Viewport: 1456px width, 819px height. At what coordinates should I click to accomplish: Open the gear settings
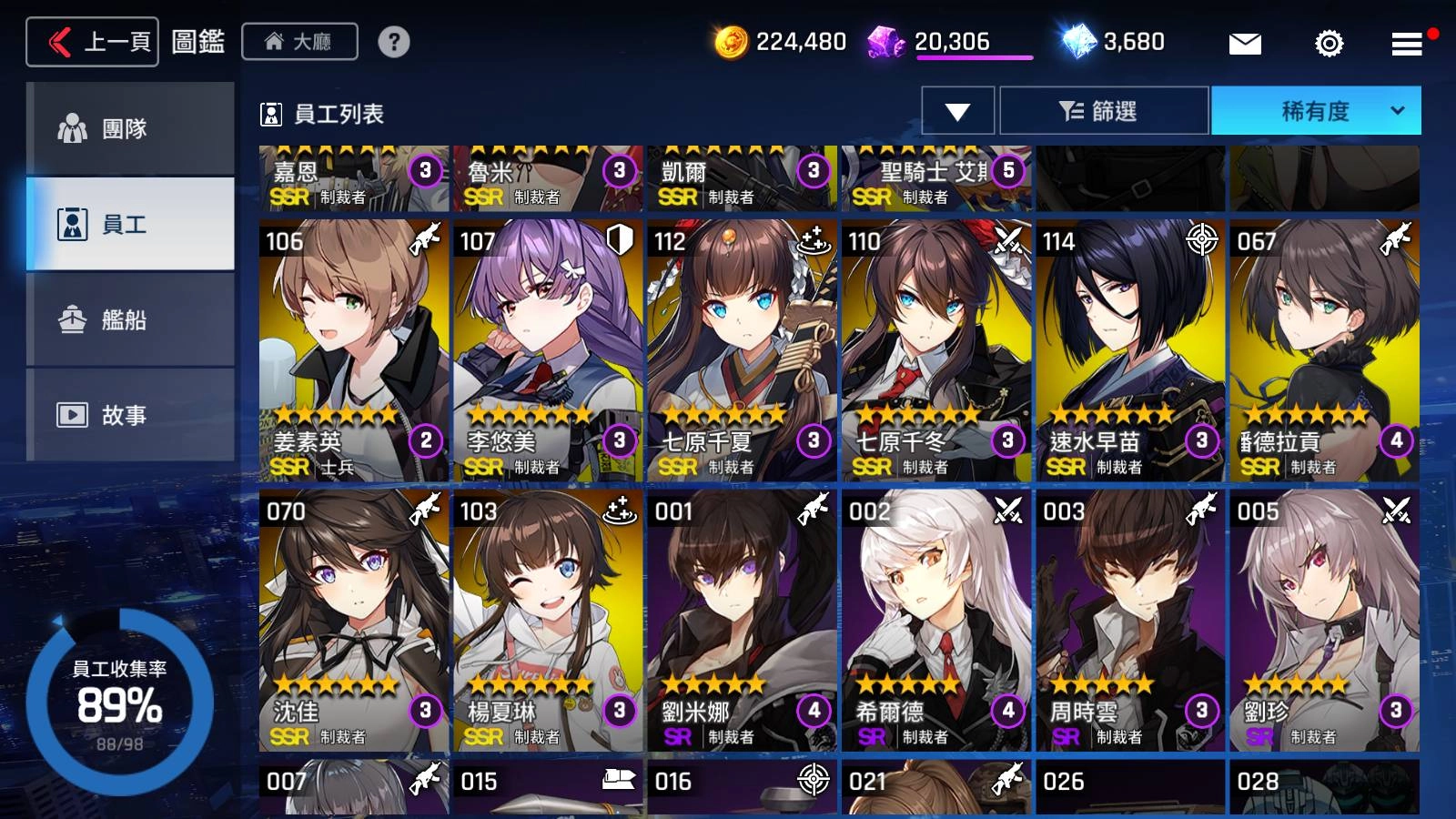click(1329, 43)
